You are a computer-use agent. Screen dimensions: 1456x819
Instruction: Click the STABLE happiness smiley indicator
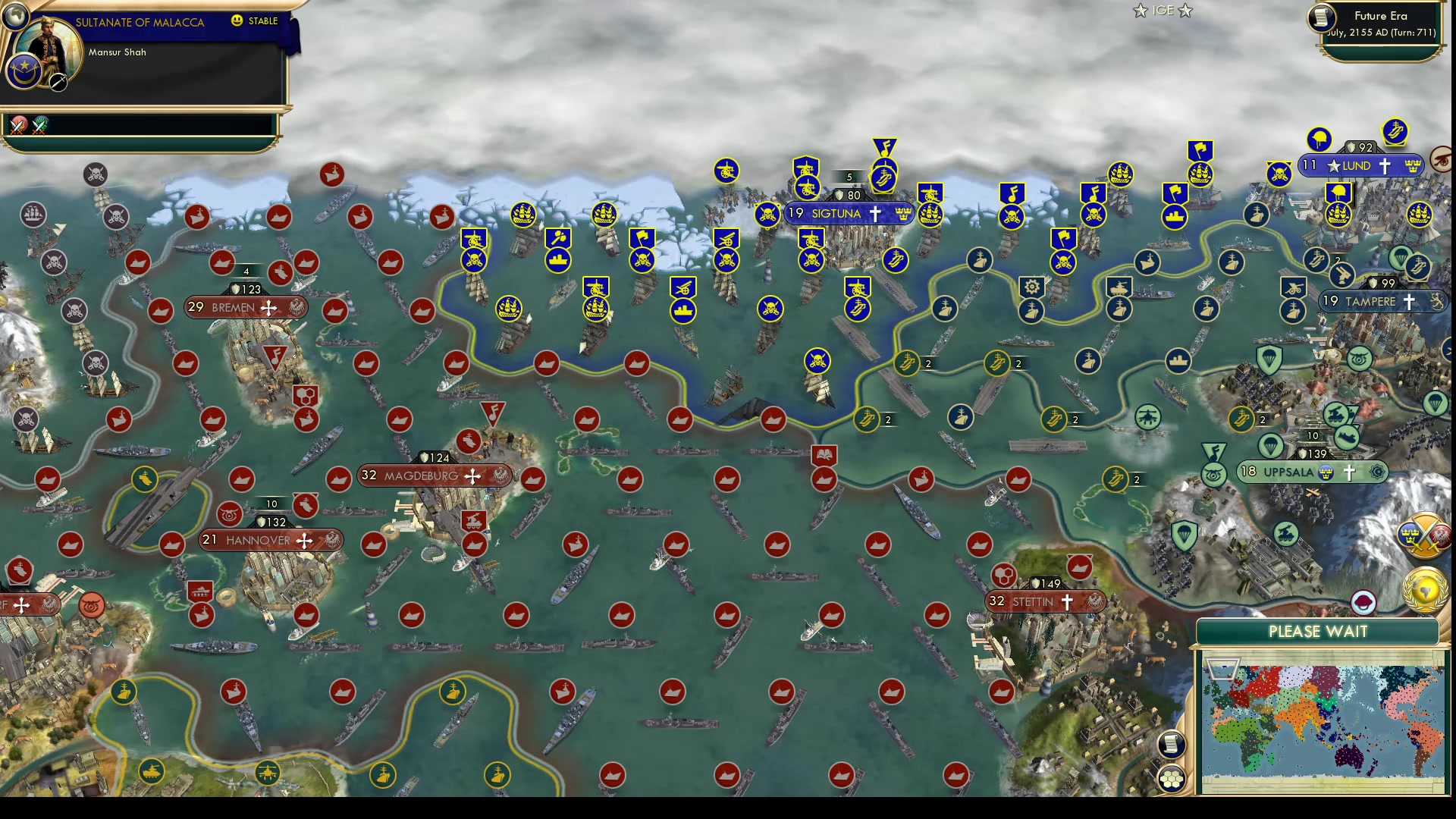(236, 21)
